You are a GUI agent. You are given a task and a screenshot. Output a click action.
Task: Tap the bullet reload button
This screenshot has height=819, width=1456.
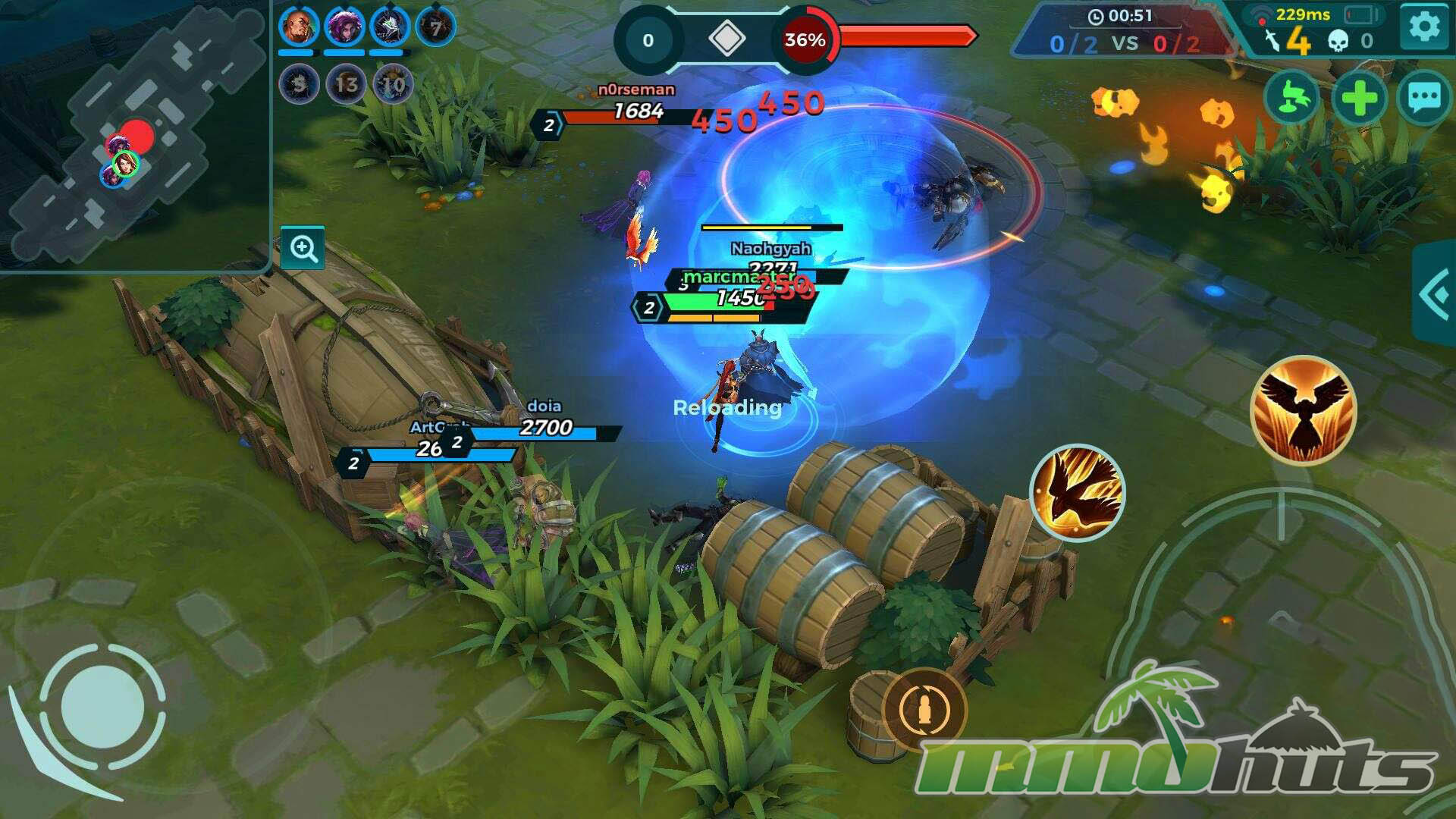[x=924, y=710]
